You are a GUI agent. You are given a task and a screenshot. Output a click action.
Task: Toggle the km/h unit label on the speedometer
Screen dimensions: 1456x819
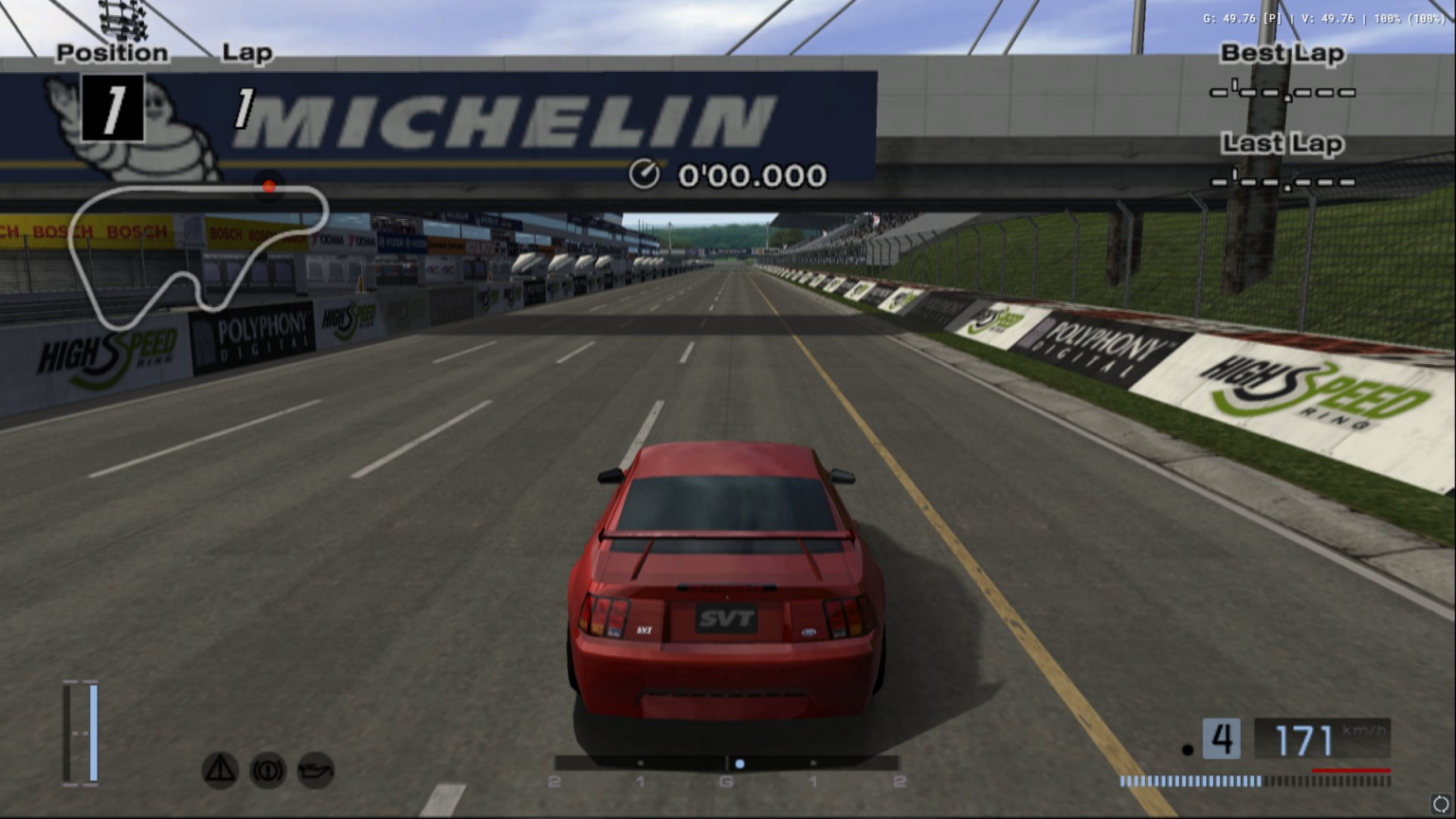click(1362, 731)
